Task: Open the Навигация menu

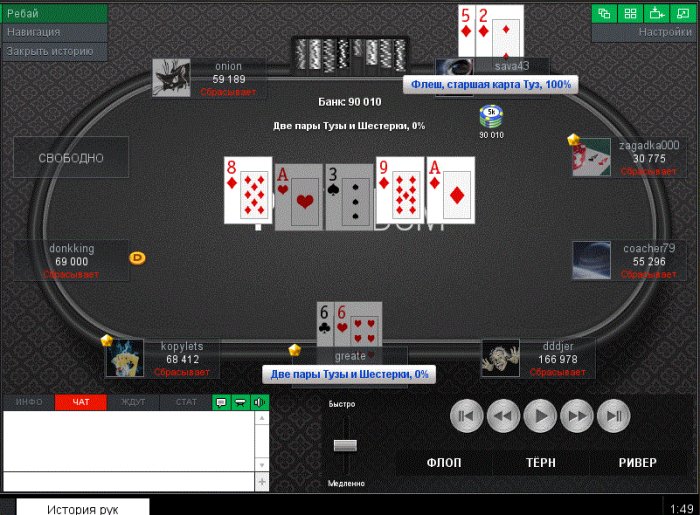Action: (54, 32)
